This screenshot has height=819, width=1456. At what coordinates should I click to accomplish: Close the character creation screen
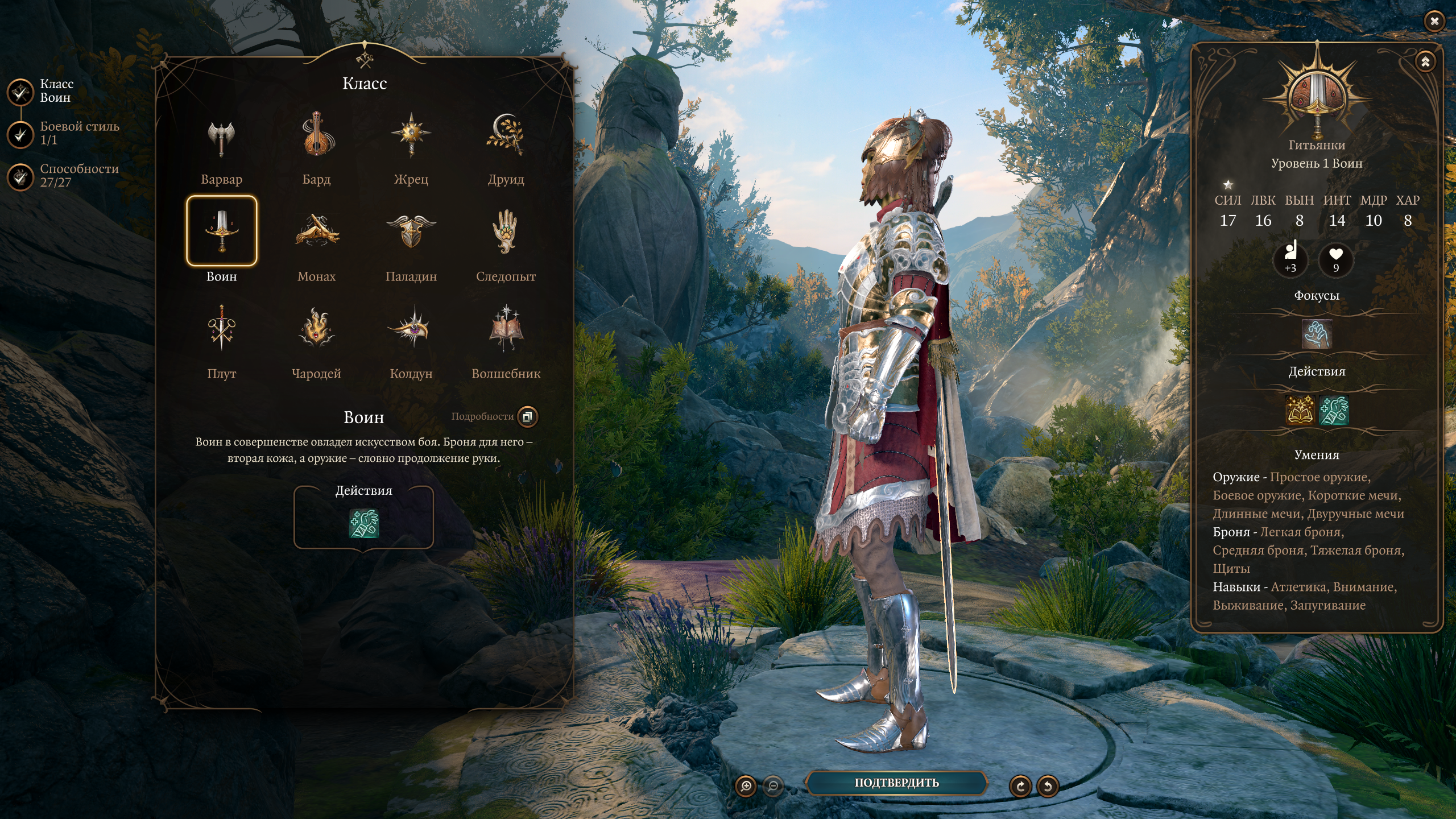click(1434, 22)
